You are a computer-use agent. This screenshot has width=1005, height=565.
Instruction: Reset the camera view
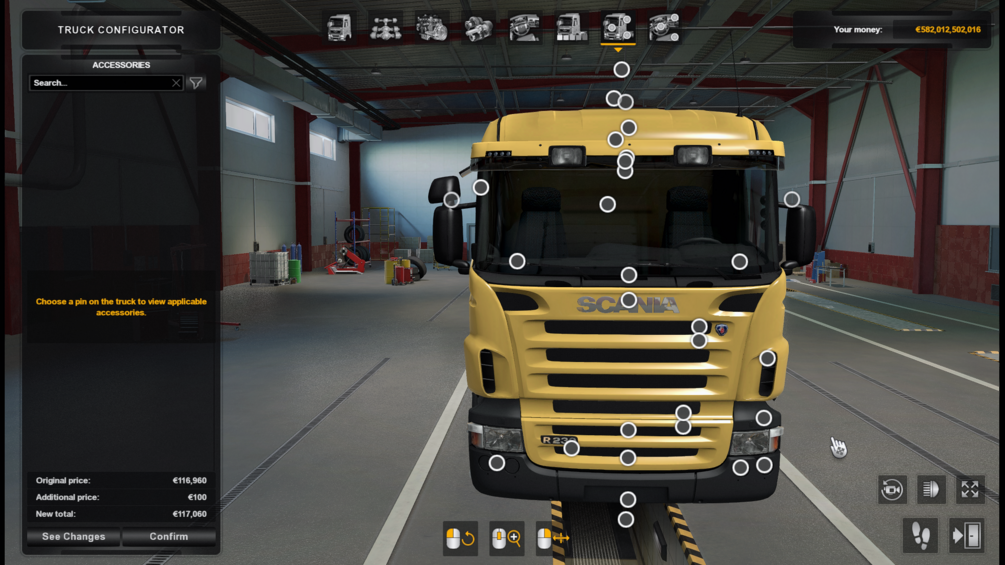pyautogui.click(x=892, y=489)
